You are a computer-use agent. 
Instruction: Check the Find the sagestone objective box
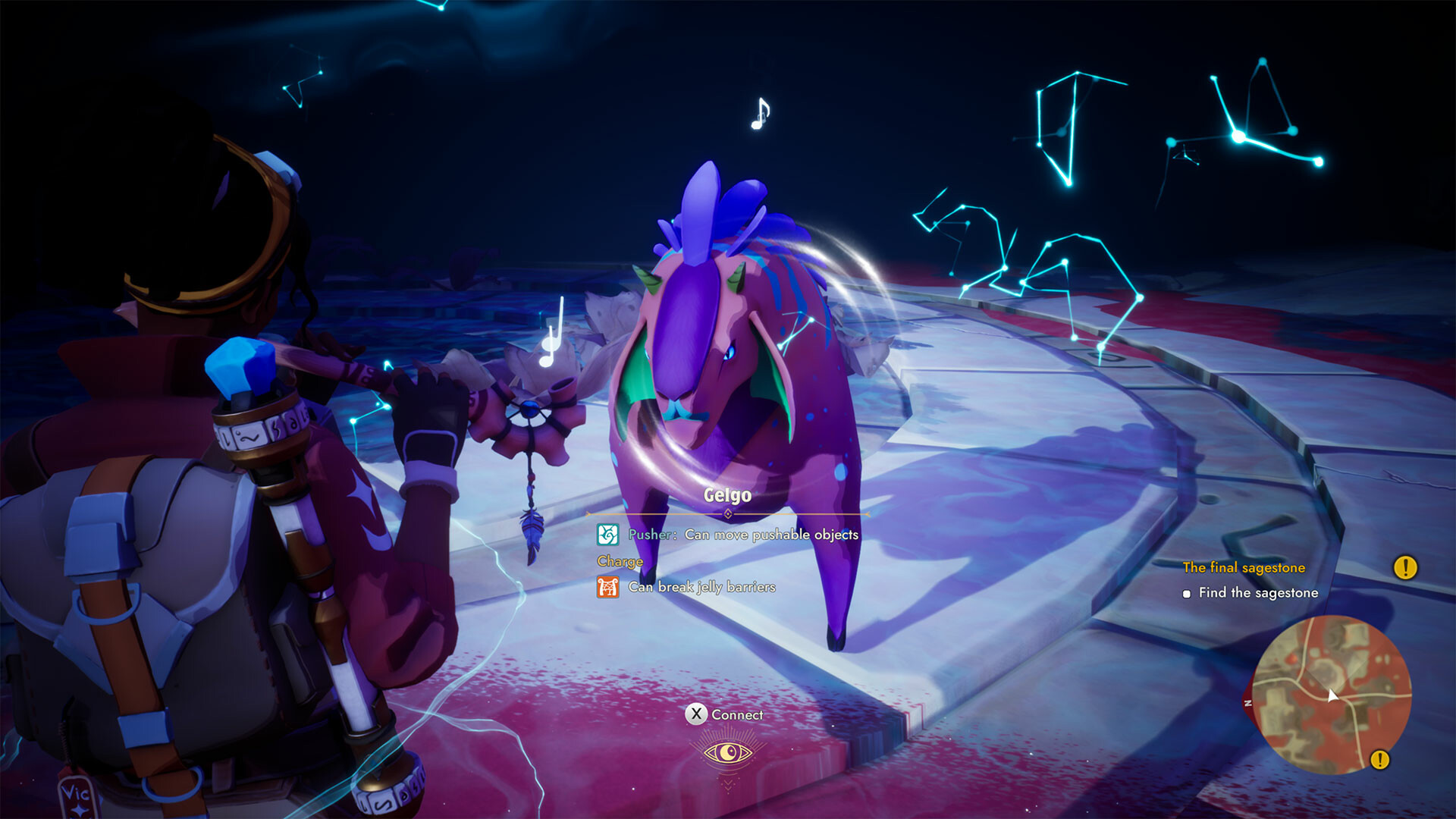(1188, 593)
